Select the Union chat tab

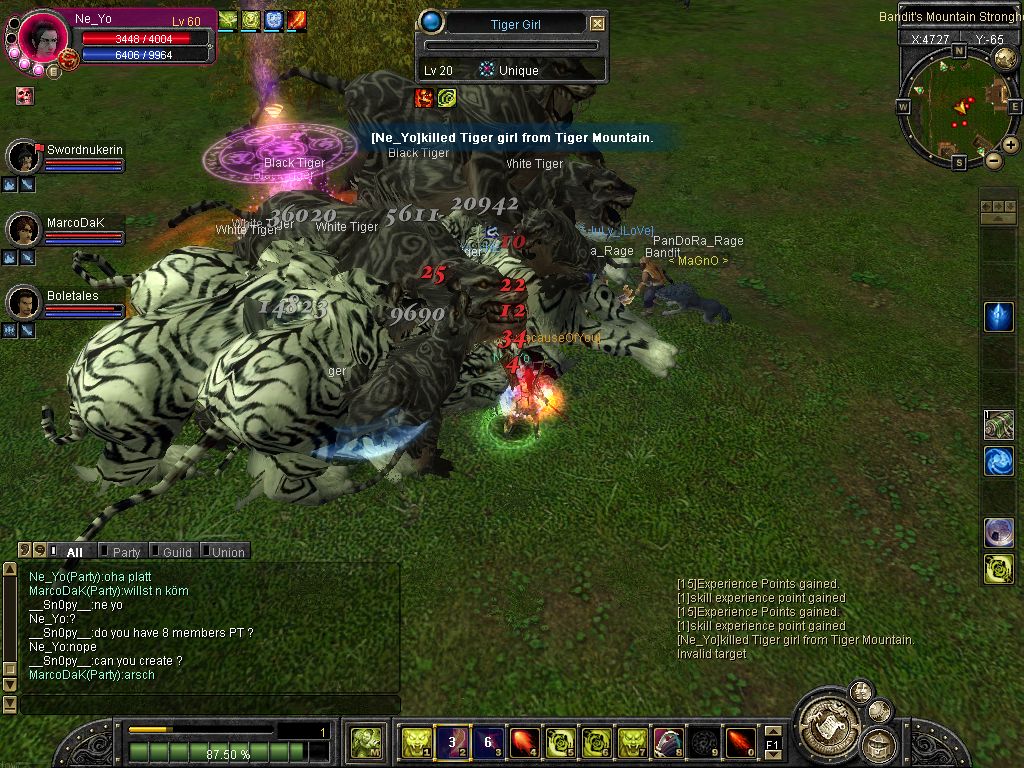point(227,551)
